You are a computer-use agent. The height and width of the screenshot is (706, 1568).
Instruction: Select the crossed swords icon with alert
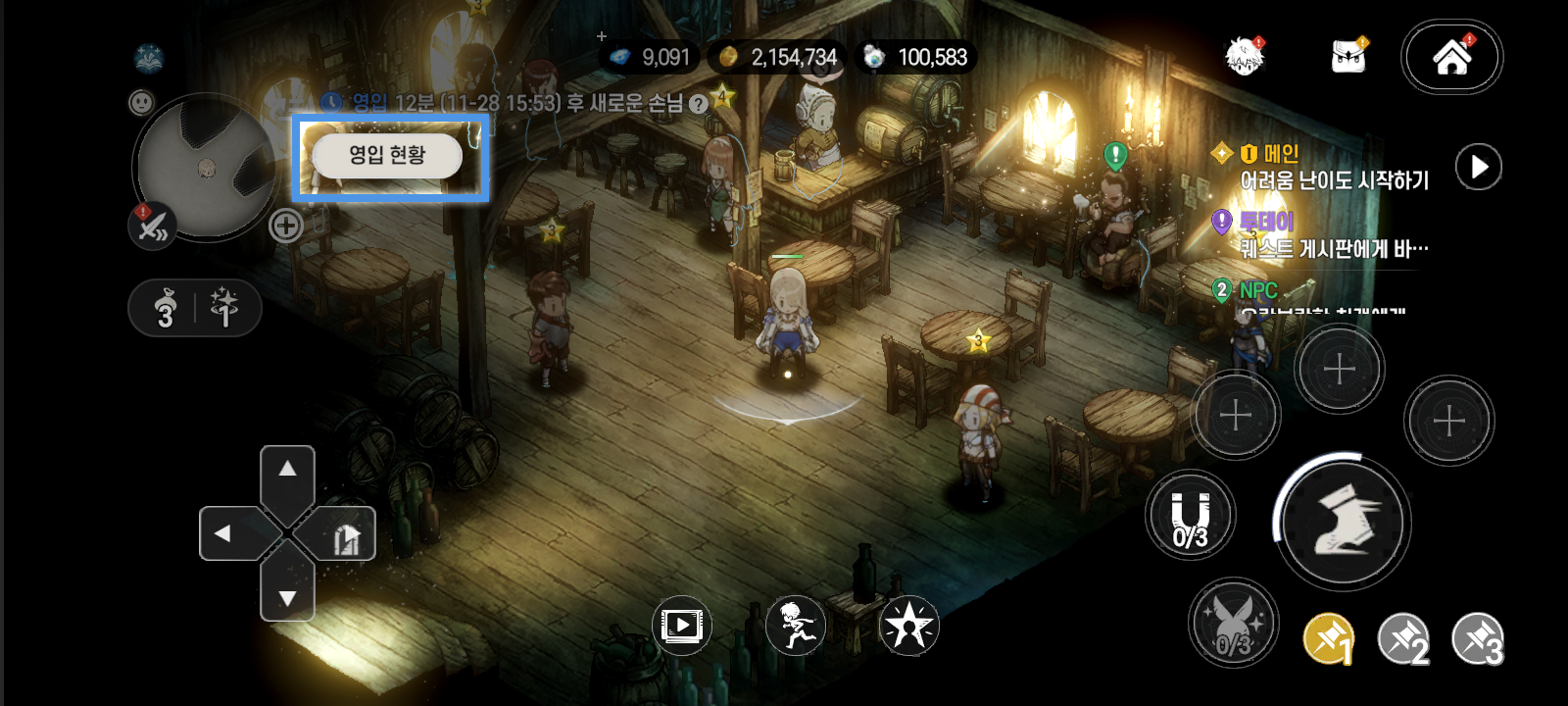(x=152, y=227)
